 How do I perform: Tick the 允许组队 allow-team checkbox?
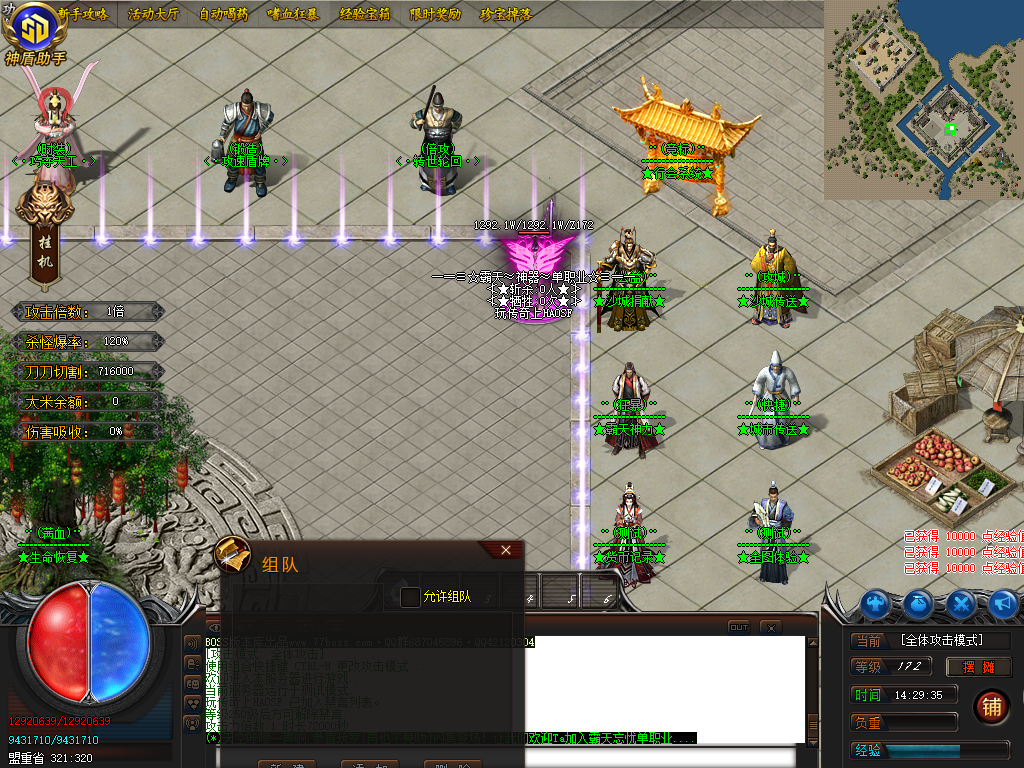pyautogui.click(x=410, y=597)
